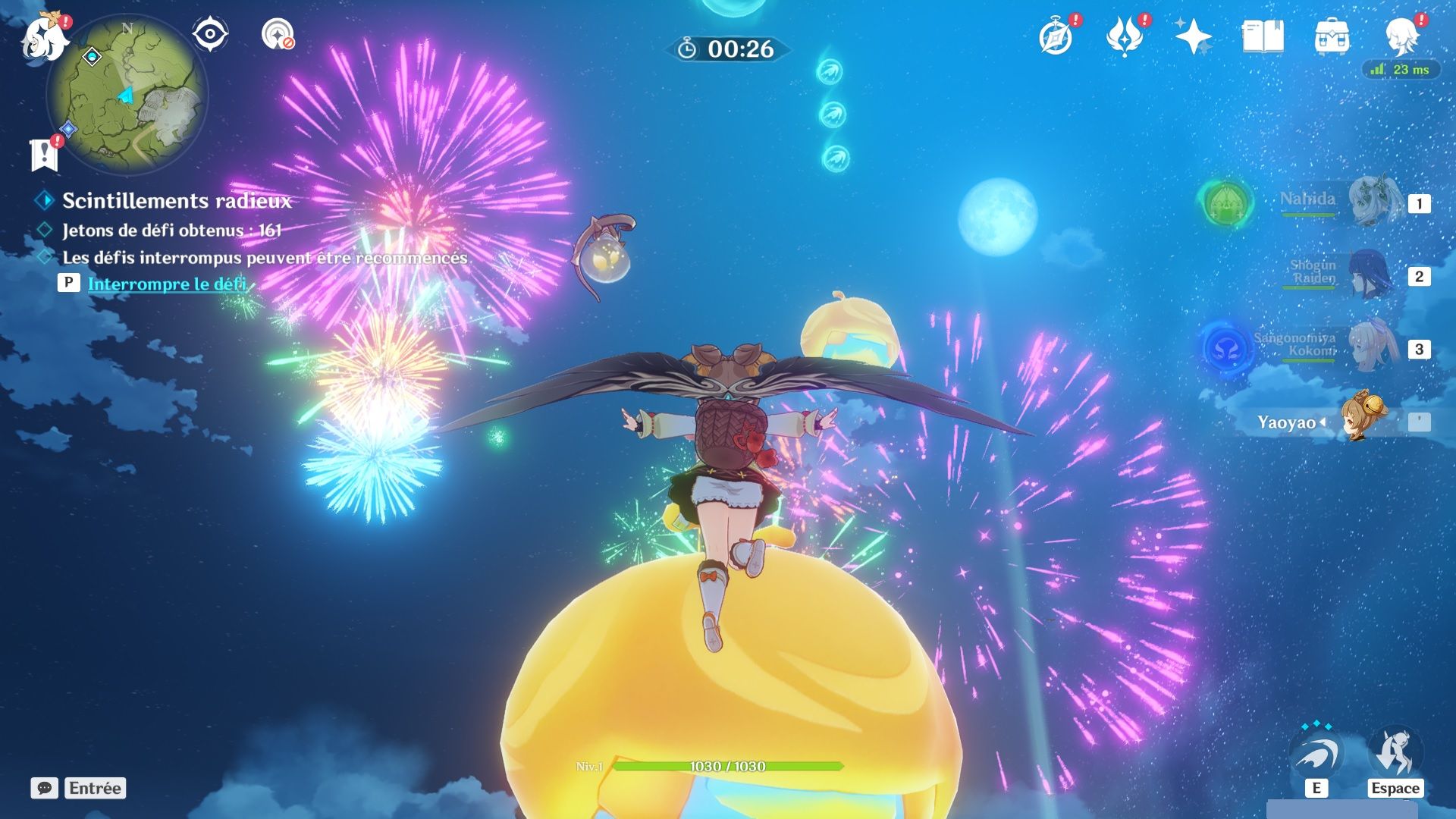The image size is (1456, 819).
Task: Activate the dash skill icon
Action: 1316,755
